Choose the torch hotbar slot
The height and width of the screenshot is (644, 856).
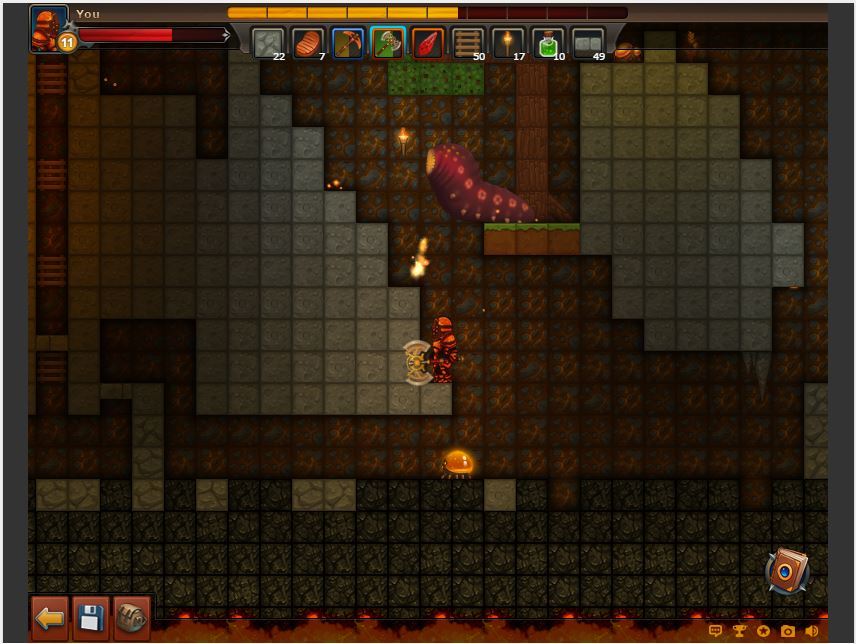pos(508,44)
